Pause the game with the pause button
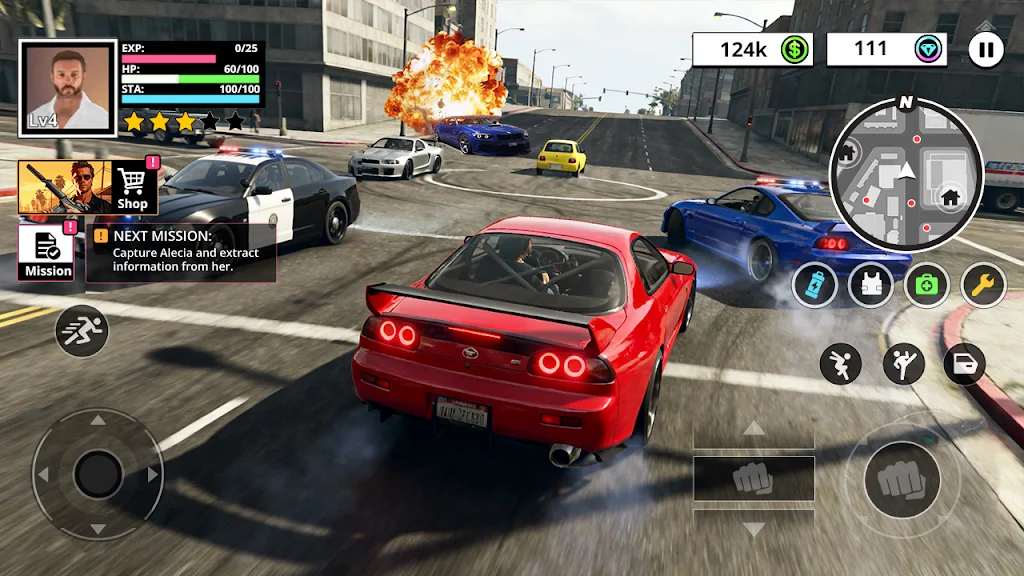This screenshot has width=1024, height=576. point(986,50)
